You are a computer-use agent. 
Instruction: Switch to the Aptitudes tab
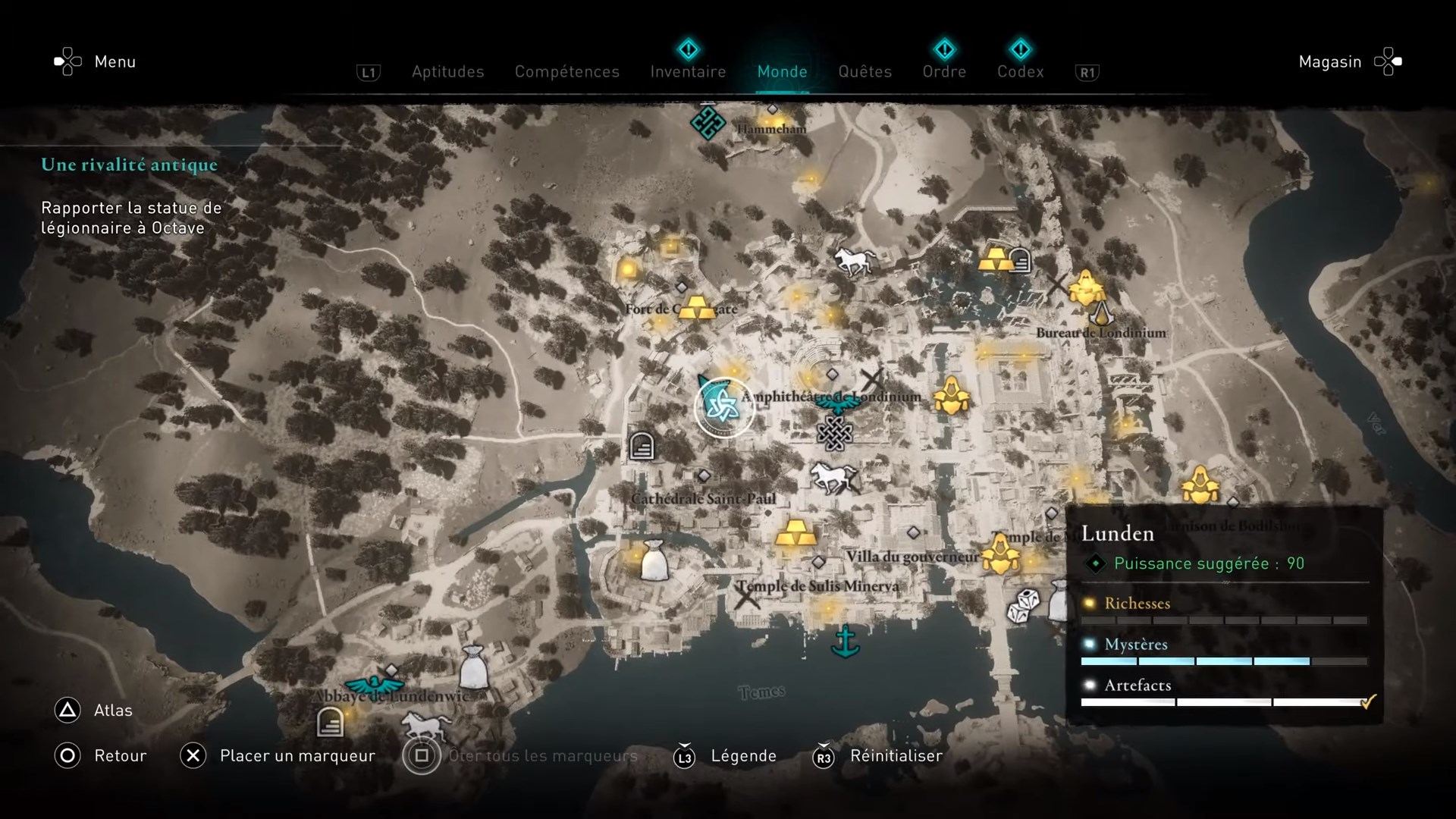point(447,72)
